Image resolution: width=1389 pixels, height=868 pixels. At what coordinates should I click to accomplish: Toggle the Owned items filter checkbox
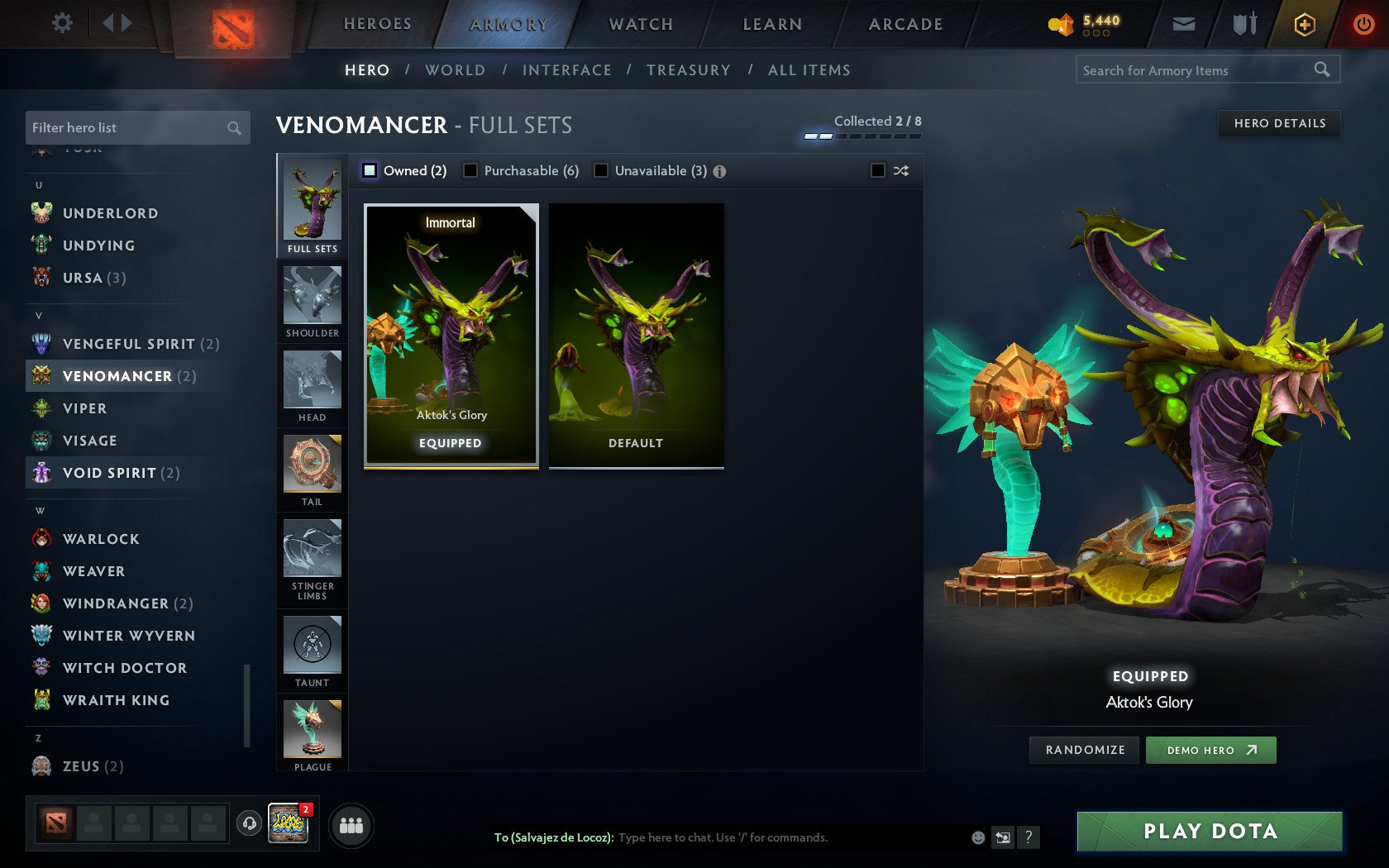pyautogui.click(x=368, y=170)
